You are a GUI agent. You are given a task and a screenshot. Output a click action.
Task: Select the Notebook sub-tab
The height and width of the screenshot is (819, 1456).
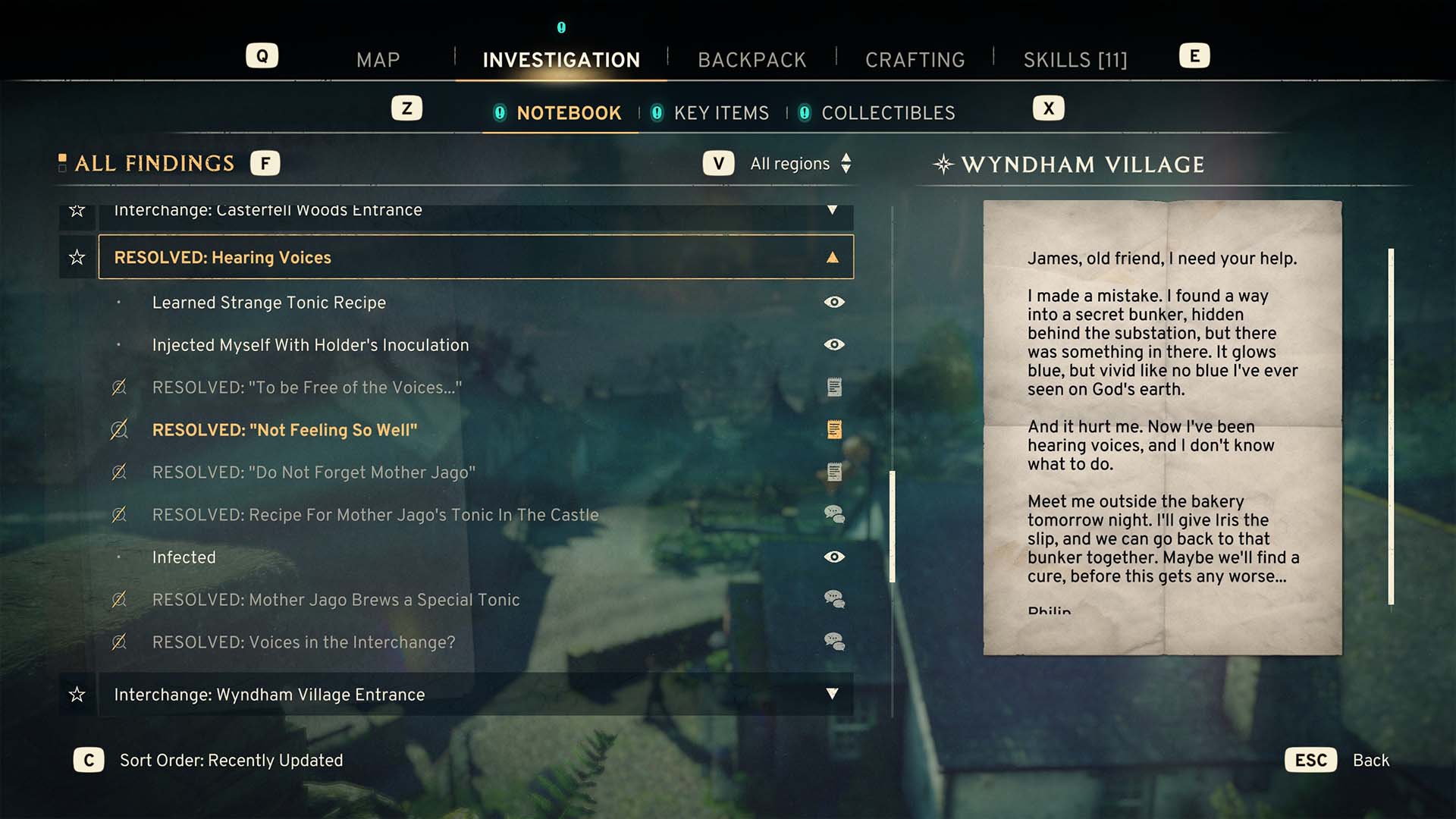[568, 113]
